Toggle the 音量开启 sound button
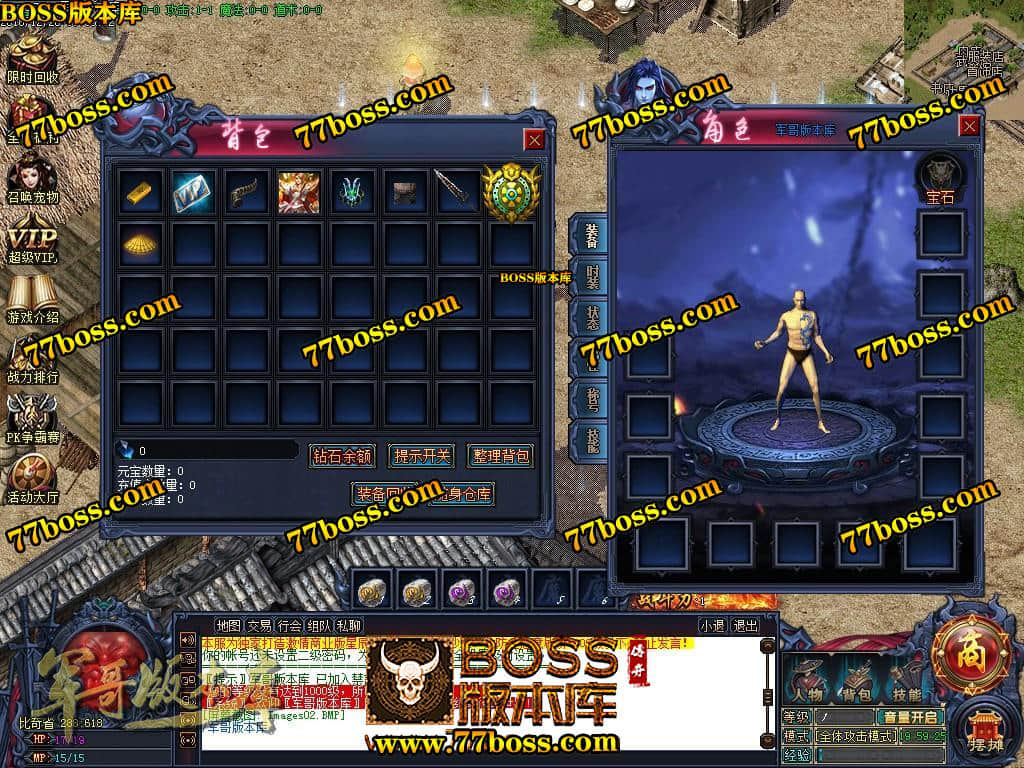This screenshot has height=768, width=1024. (909, 717)
